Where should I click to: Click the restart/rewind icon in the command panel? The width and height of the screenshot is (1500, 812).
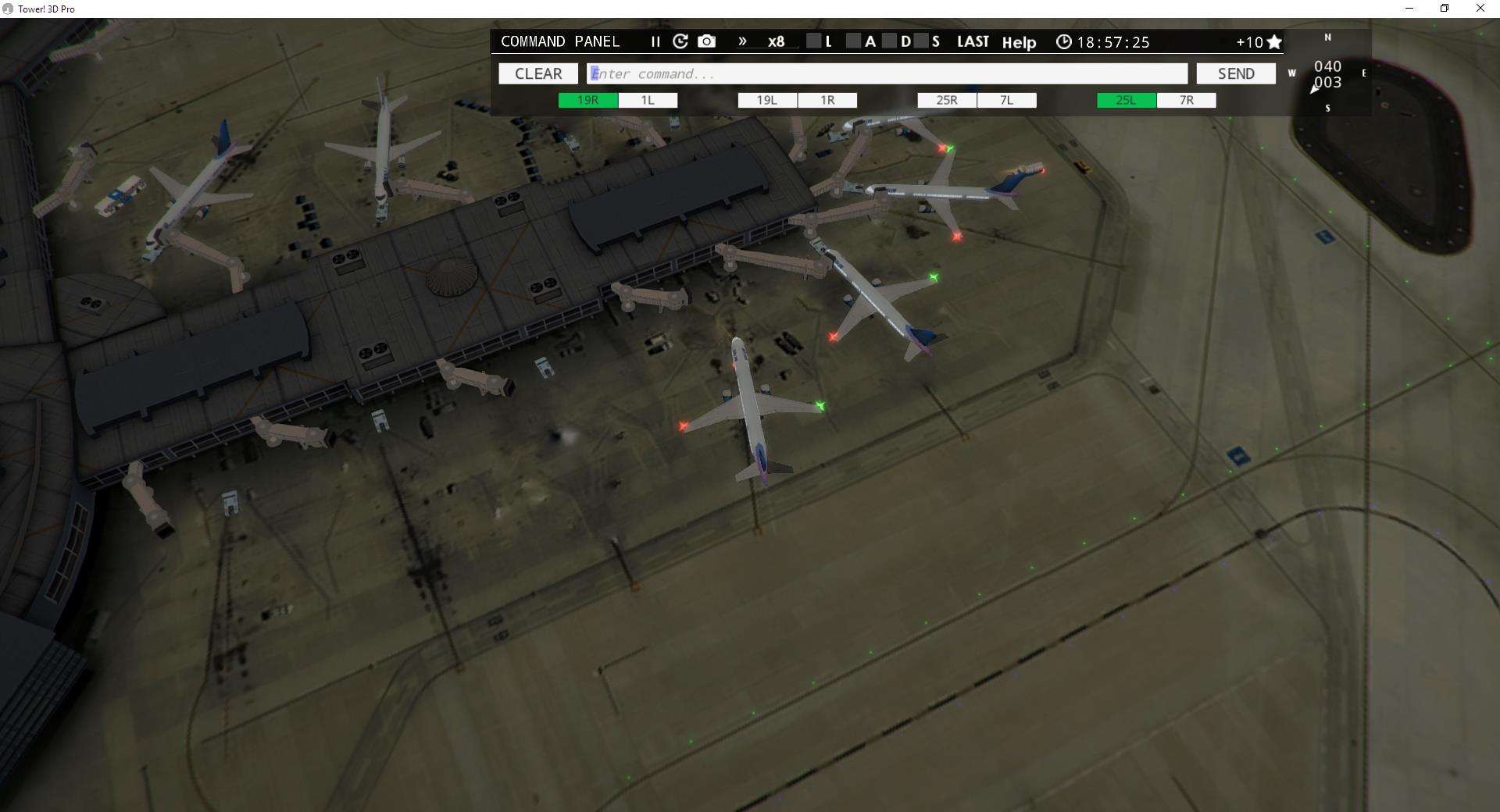pos(680,42)
